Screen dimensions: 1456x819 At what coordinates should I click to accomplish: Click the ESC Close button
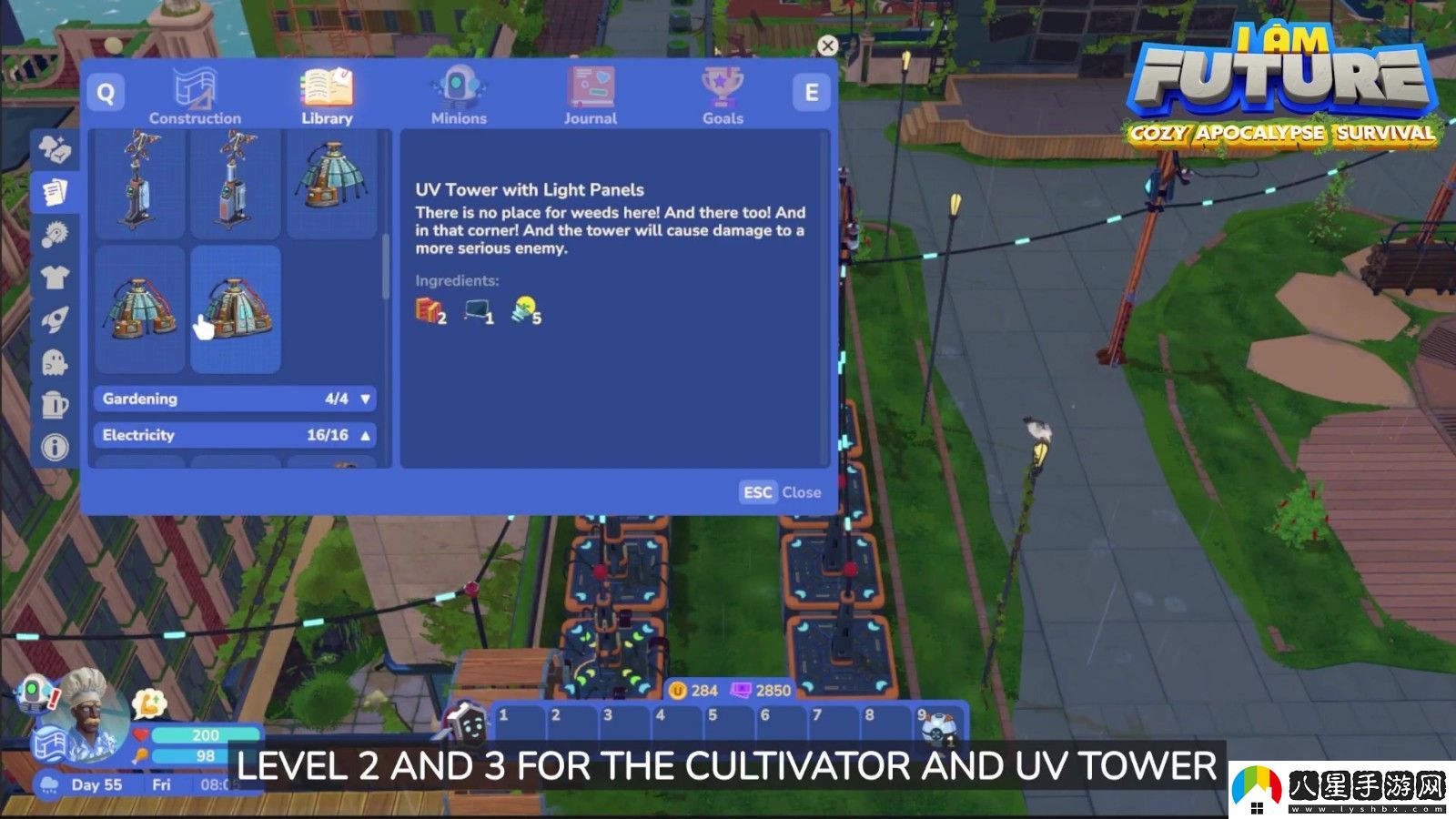[x=782, y=492]
